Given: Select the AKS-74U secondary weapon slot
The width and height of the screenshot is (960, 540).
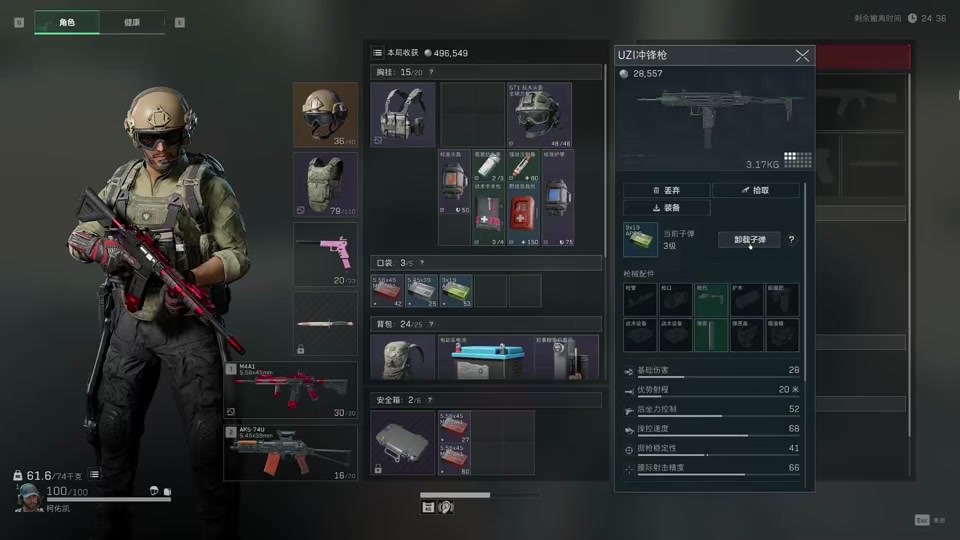Looking at the screenshot, I should point(291,452).
